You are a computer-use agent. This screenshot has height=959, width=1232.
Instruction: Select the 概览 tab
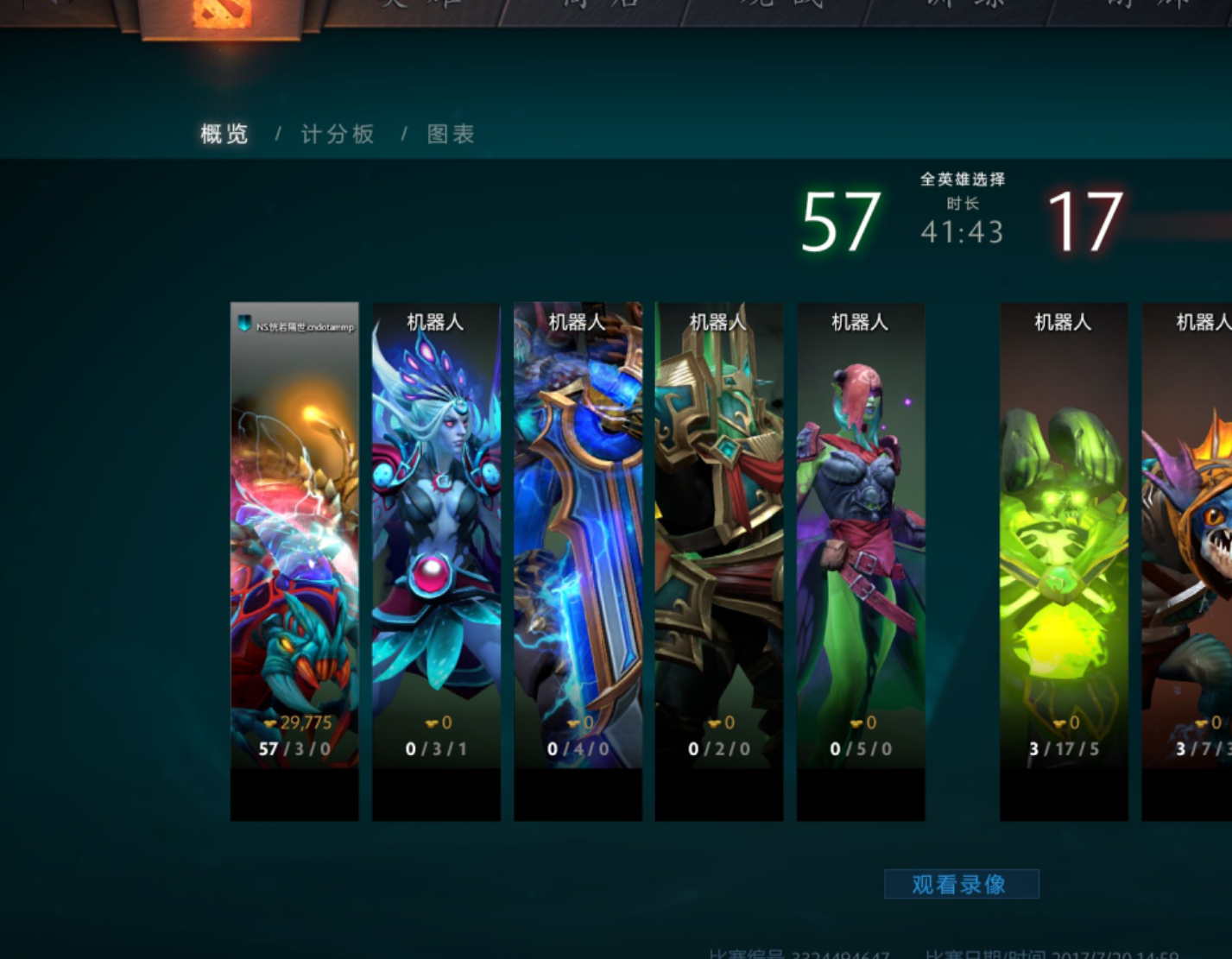tap(224, 135)
